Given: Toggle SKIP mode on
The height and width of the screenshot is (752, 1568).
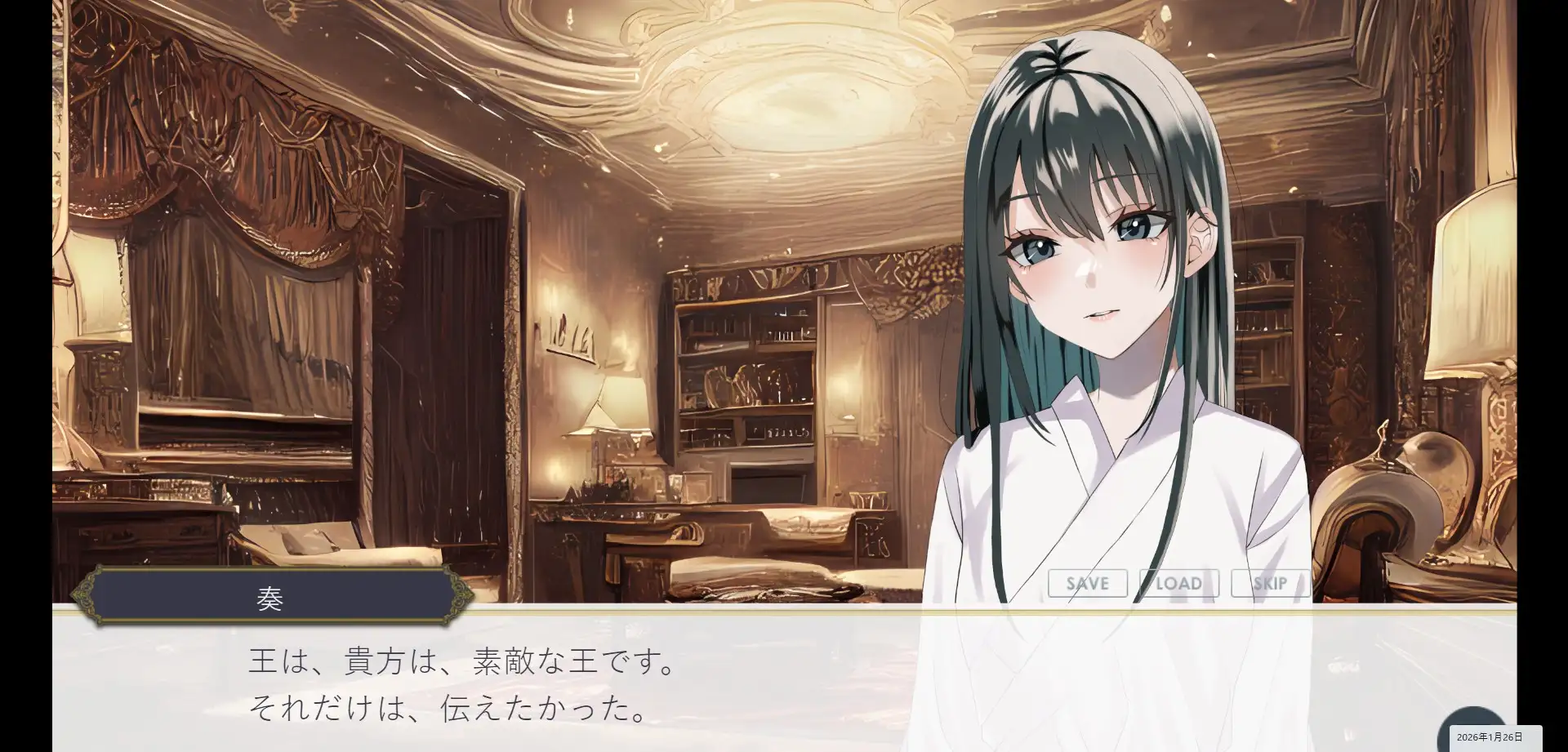Looking at the screenshot, I should [1271, 583].
